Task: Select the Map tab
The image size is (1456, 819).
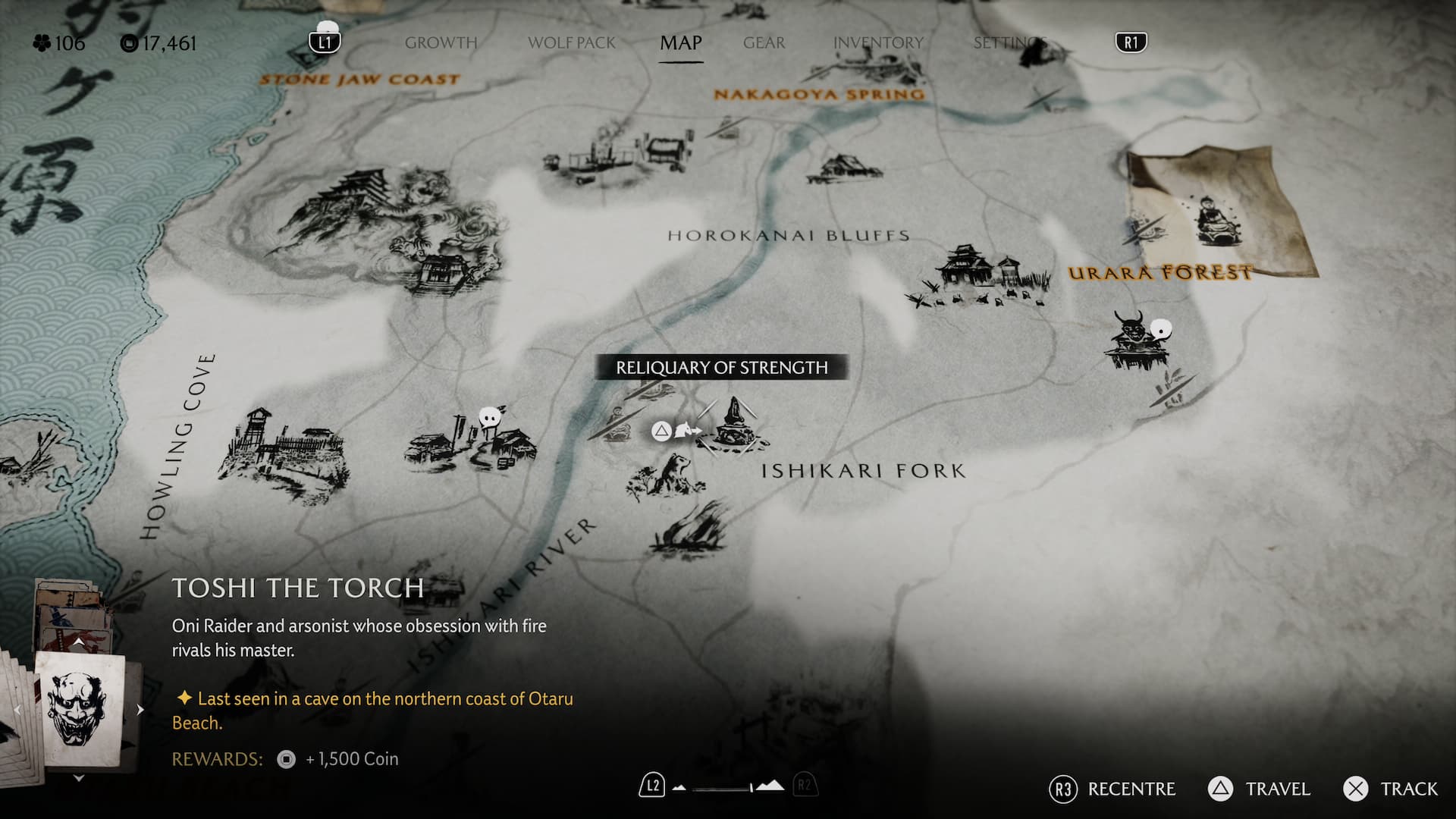Action: (680, 43)
